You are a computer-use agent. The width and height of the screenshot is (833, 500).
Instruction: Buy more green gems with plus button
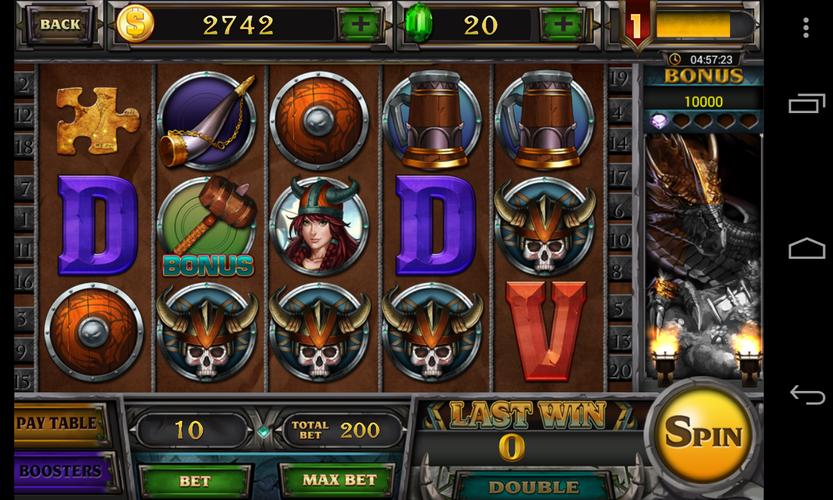(x=565, y=24)
